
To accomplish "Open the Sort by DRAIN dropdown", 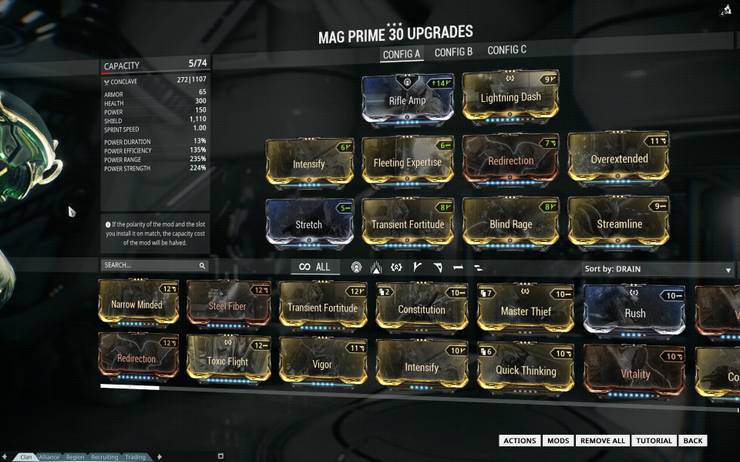I will pyautogui.click(x=657, y=269).
